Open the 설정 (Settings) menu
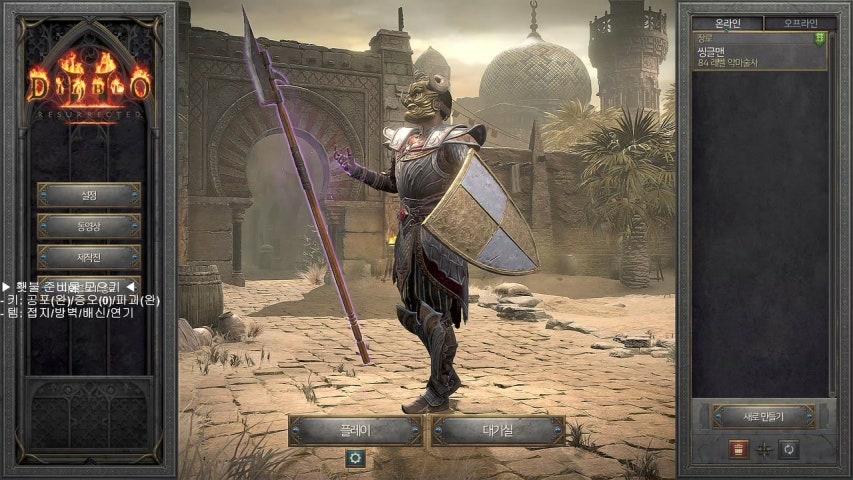Viewport: 853px width, 480px height. pyautogui.click(x=88, y=195)
